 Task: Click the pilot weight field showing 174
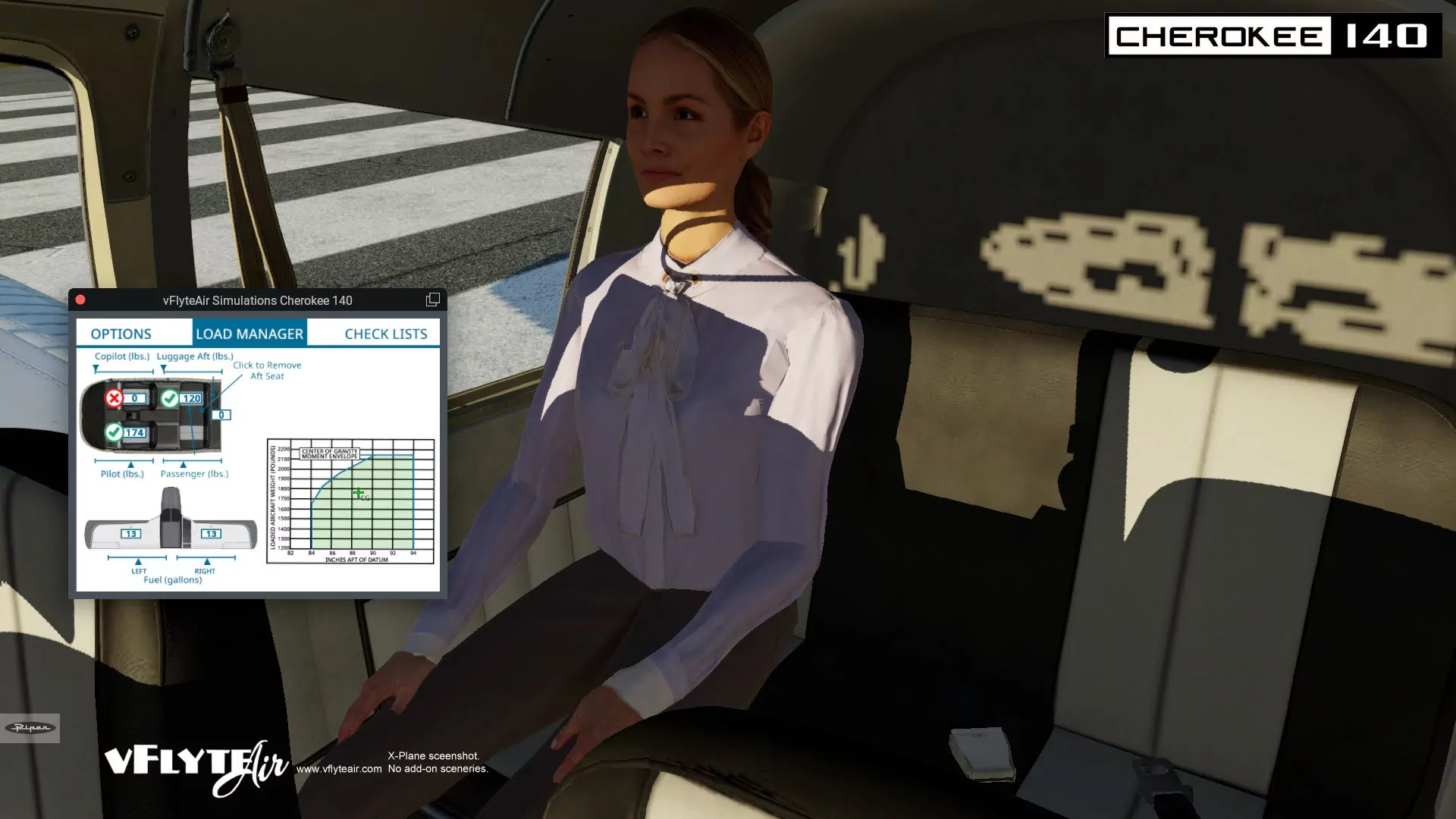tap(134, 433)
